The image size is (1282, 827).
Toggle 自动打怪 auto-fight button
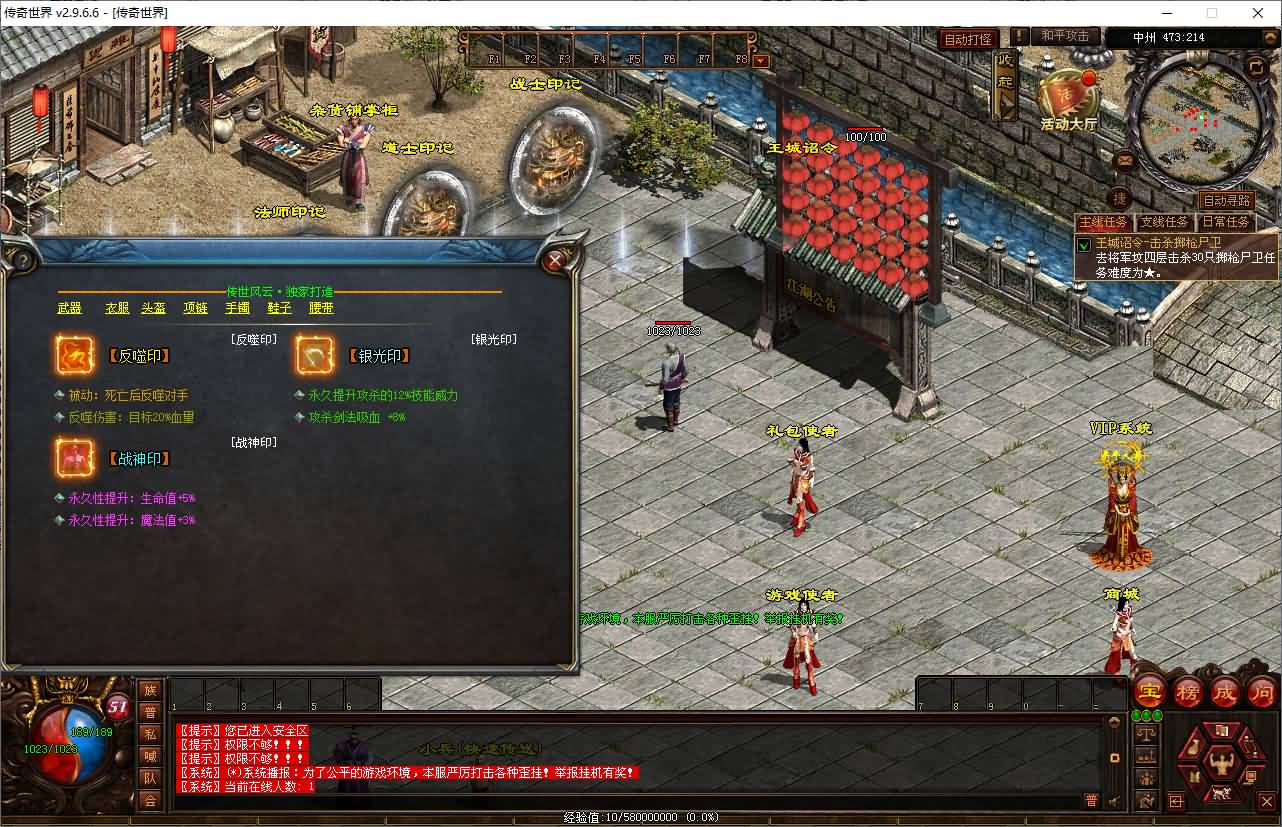(x=970, y=39)
